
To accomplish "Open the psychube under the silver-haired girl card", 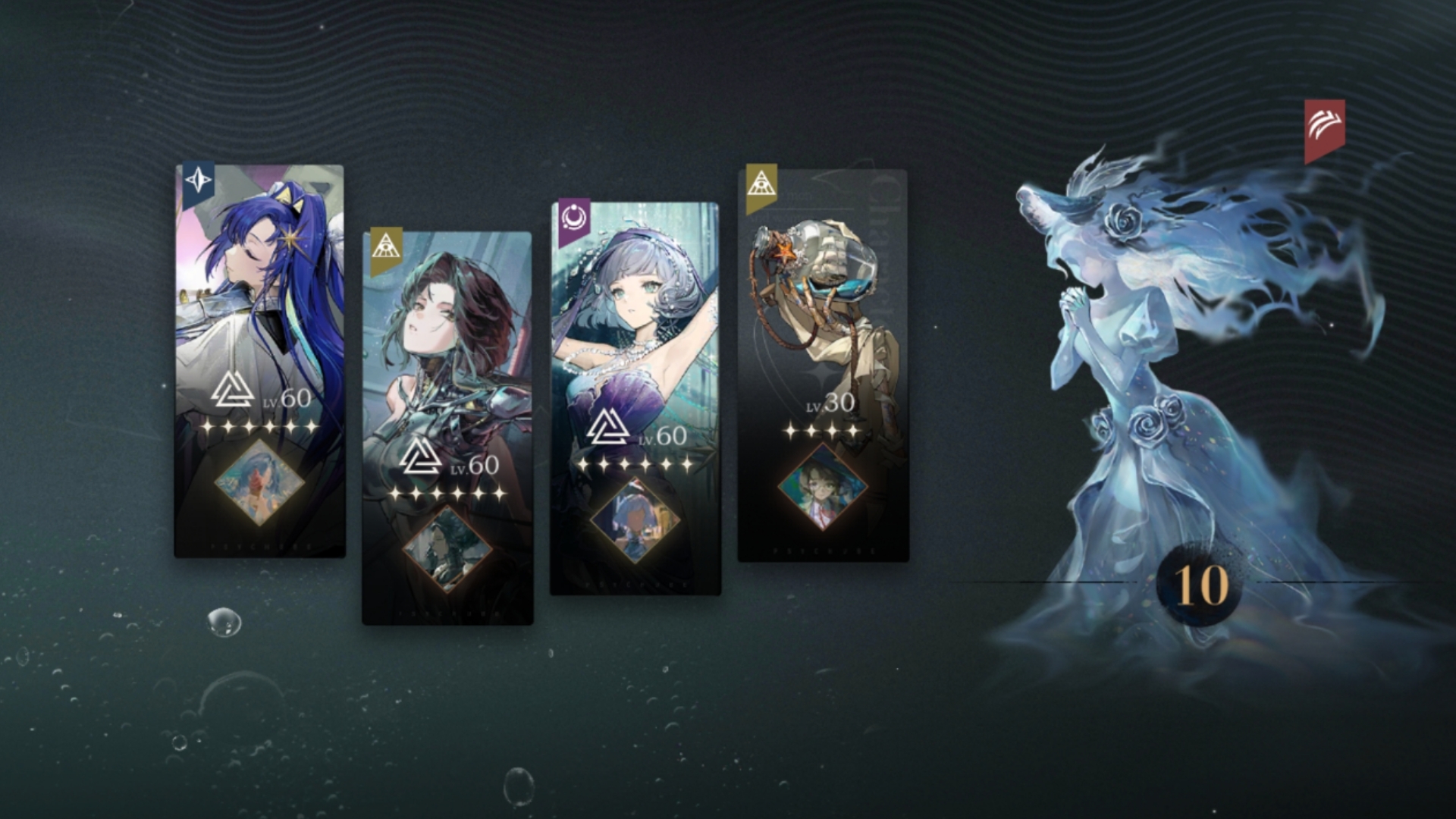I will tap(635, 519).
